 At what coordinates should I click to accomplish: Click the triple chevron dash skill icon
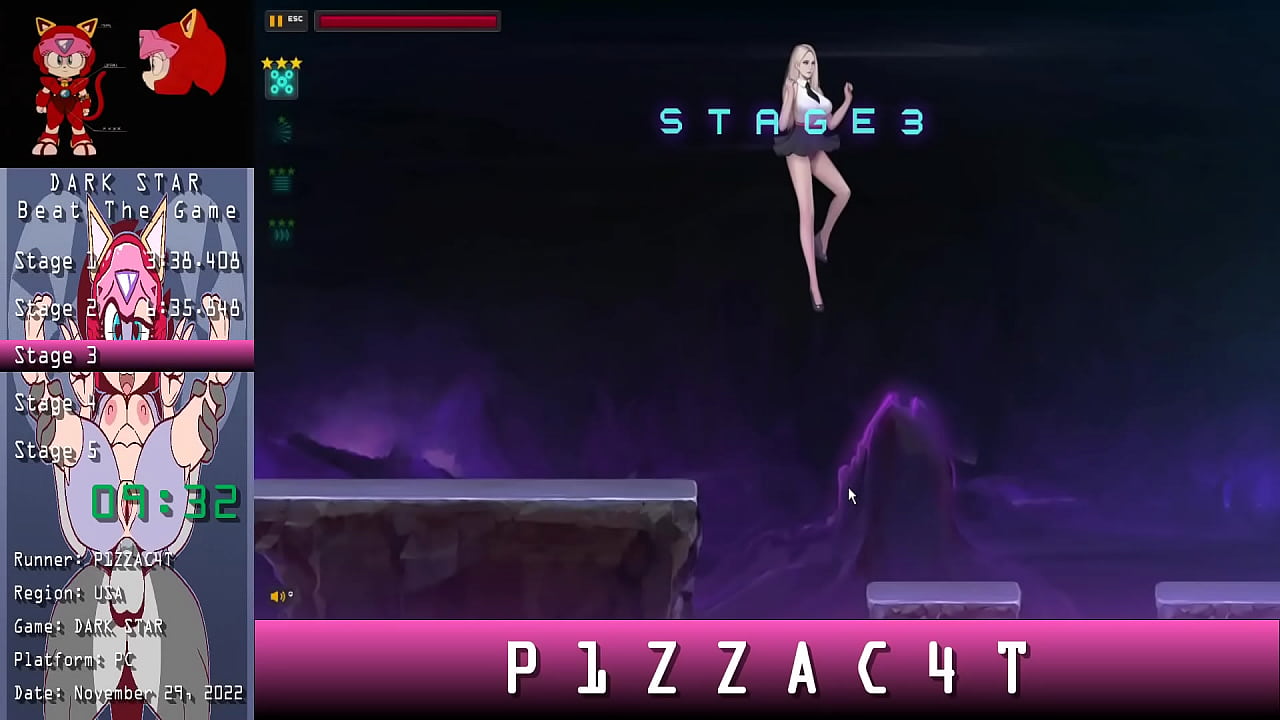point(281,233)
